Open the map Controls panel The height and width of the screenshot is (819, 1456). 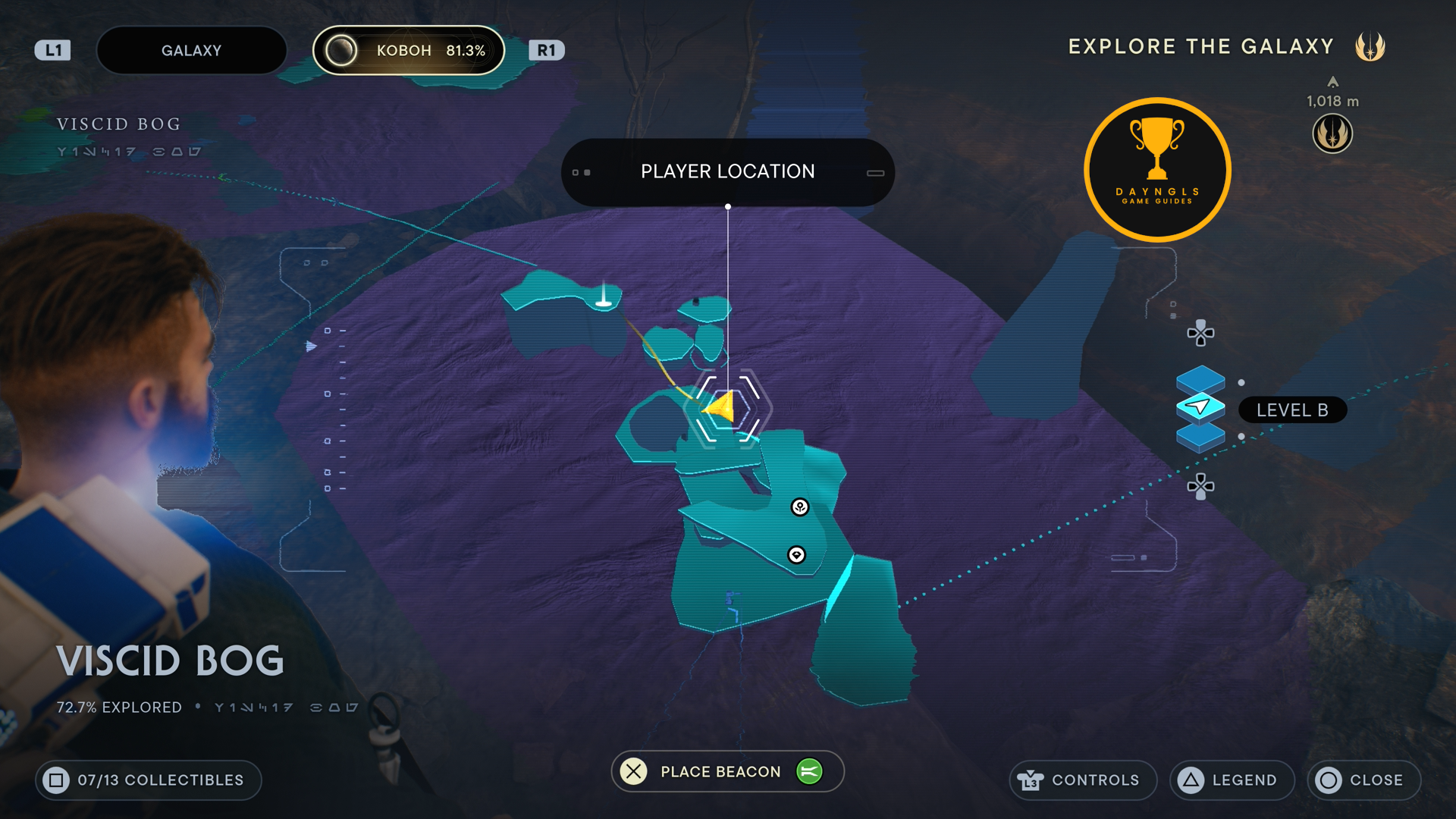[1082, 780]
